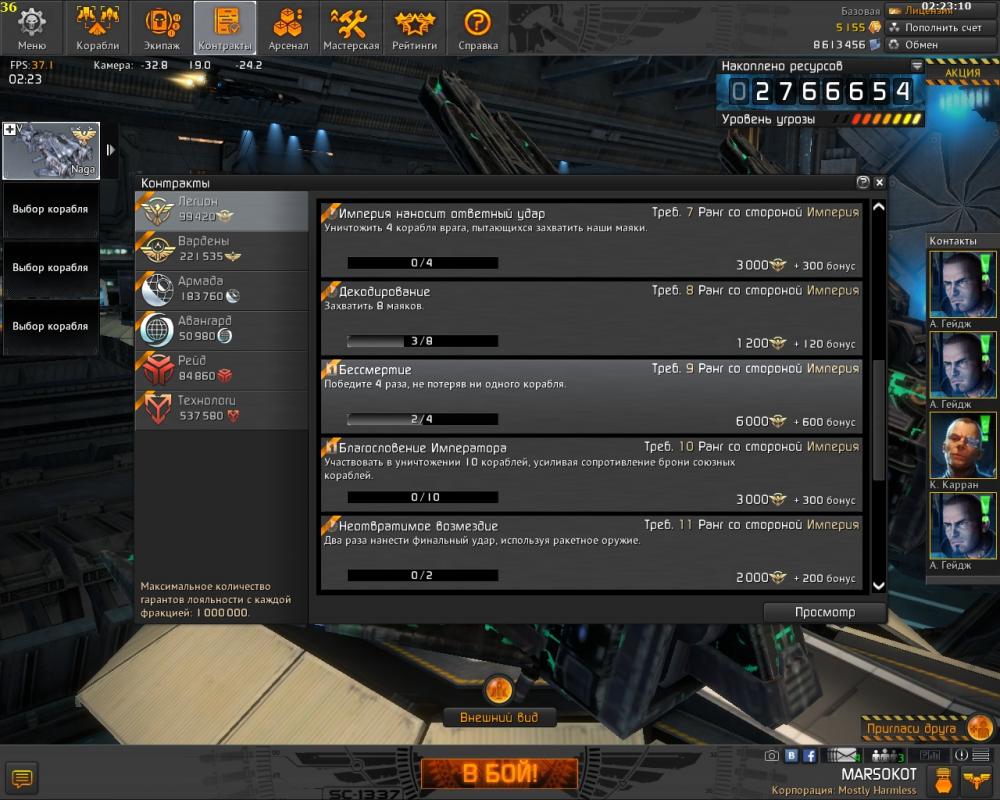
Task: Open the Экипаж crew section
Action: click(x=161, y=28)
